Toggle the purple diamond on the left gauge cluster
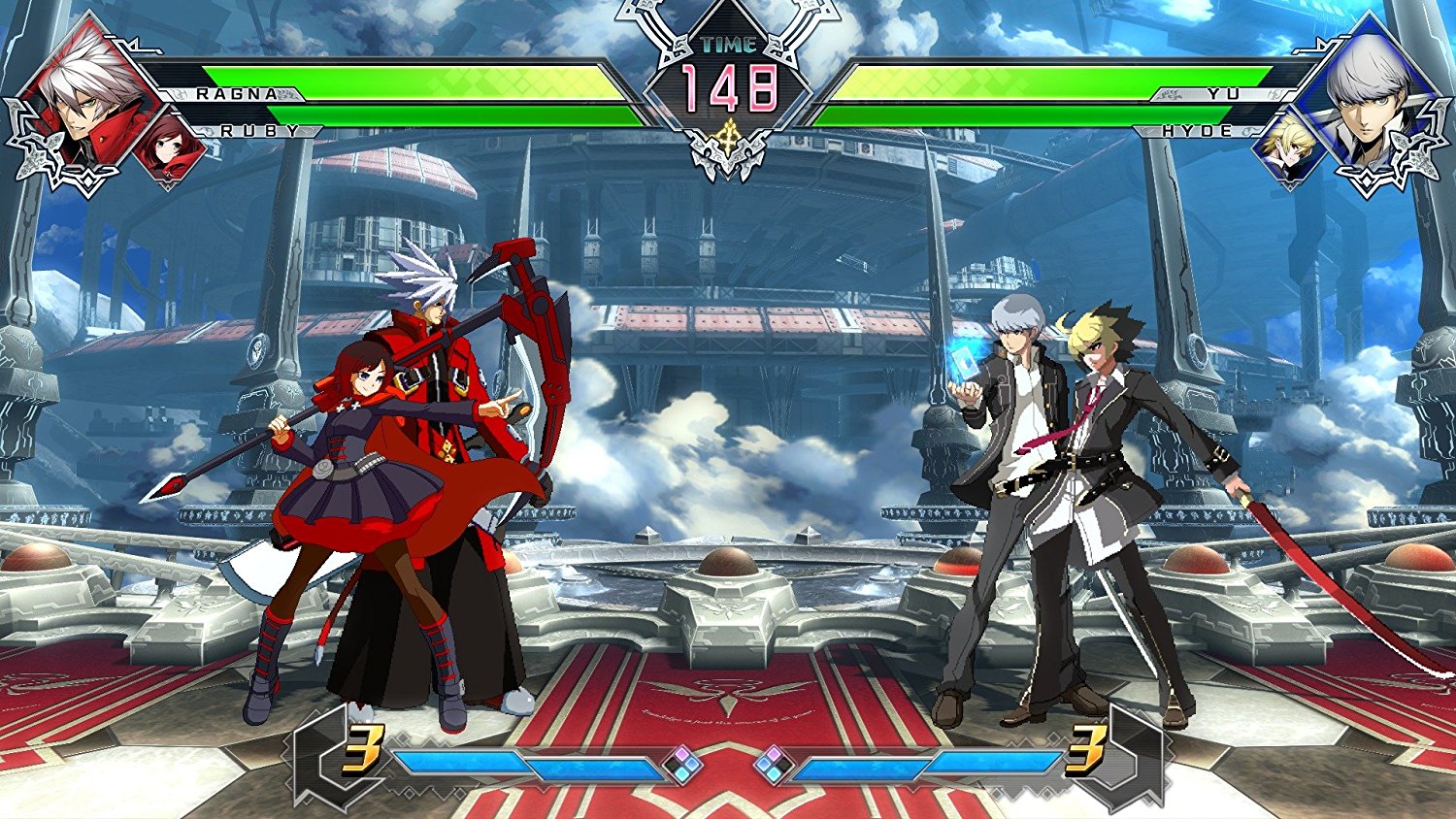 tap(682, 753)
